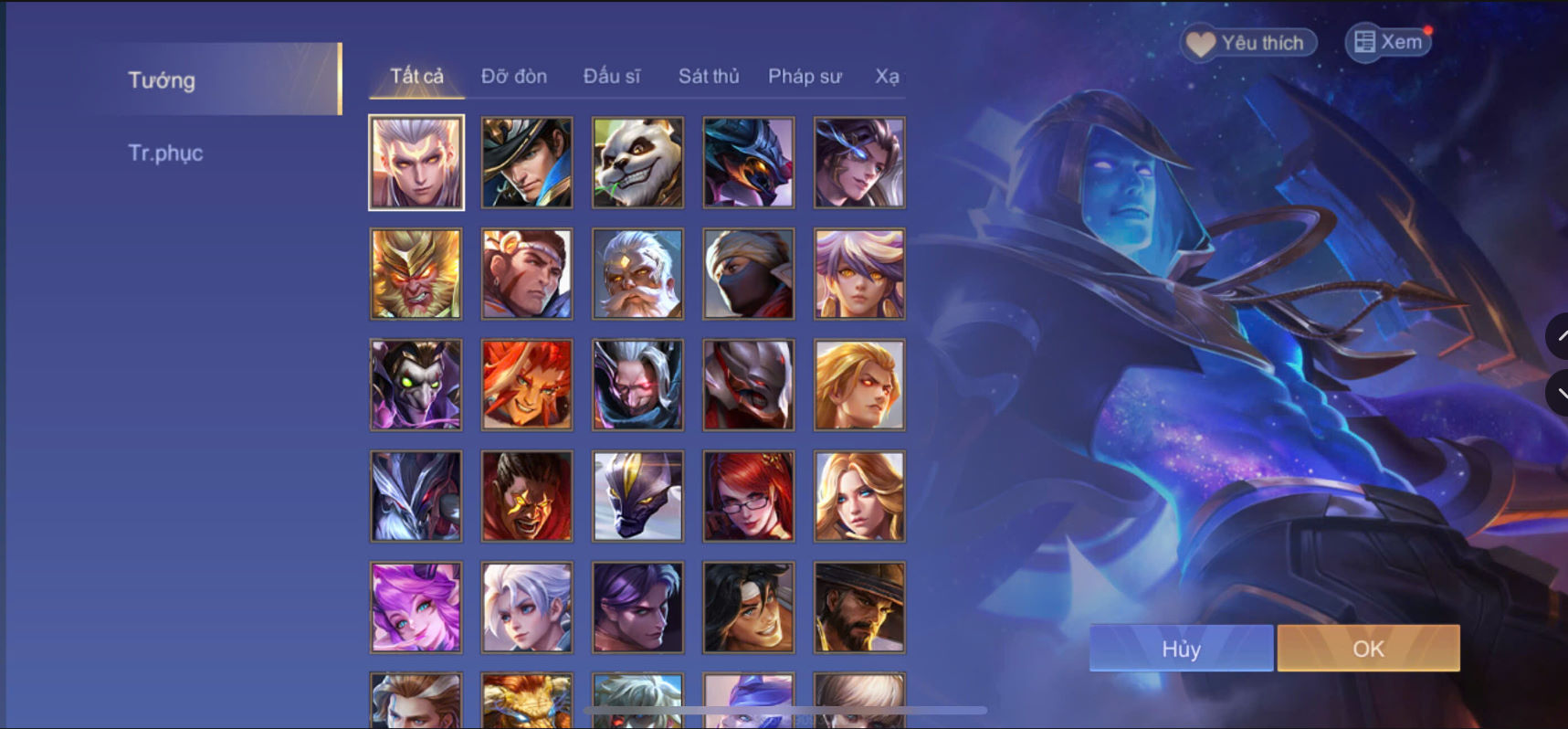Screen dimensions: 1568x729
Task: Select the red-glasses female hero portrait
Action: (x=747, y=495)
